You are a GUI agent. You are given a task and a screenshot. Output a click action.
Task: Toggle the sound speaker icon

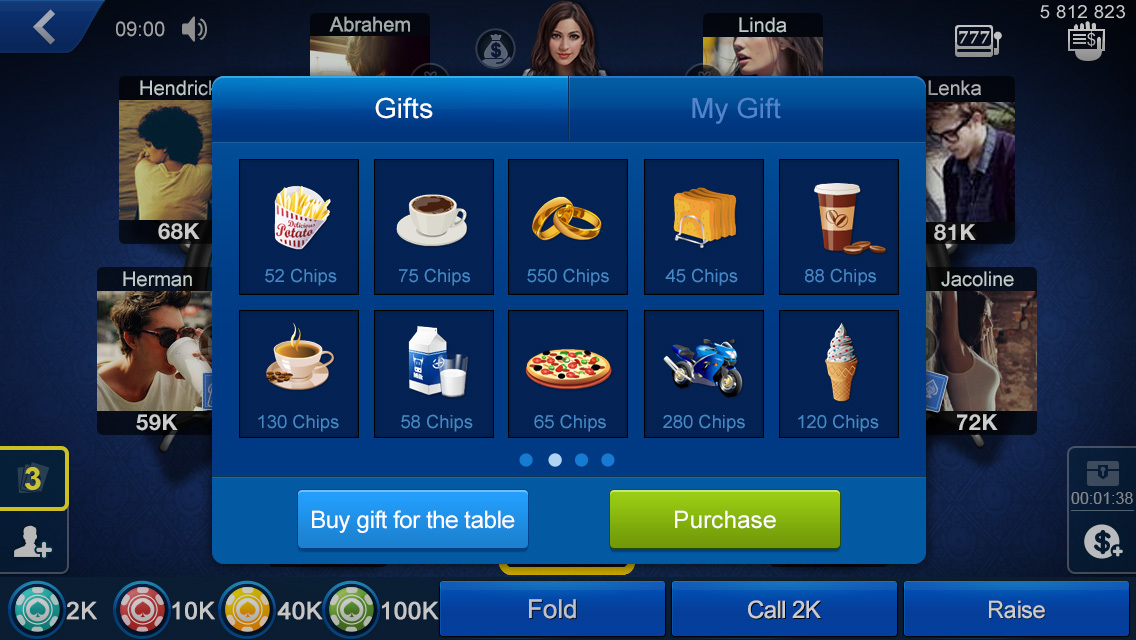(195, 29)
